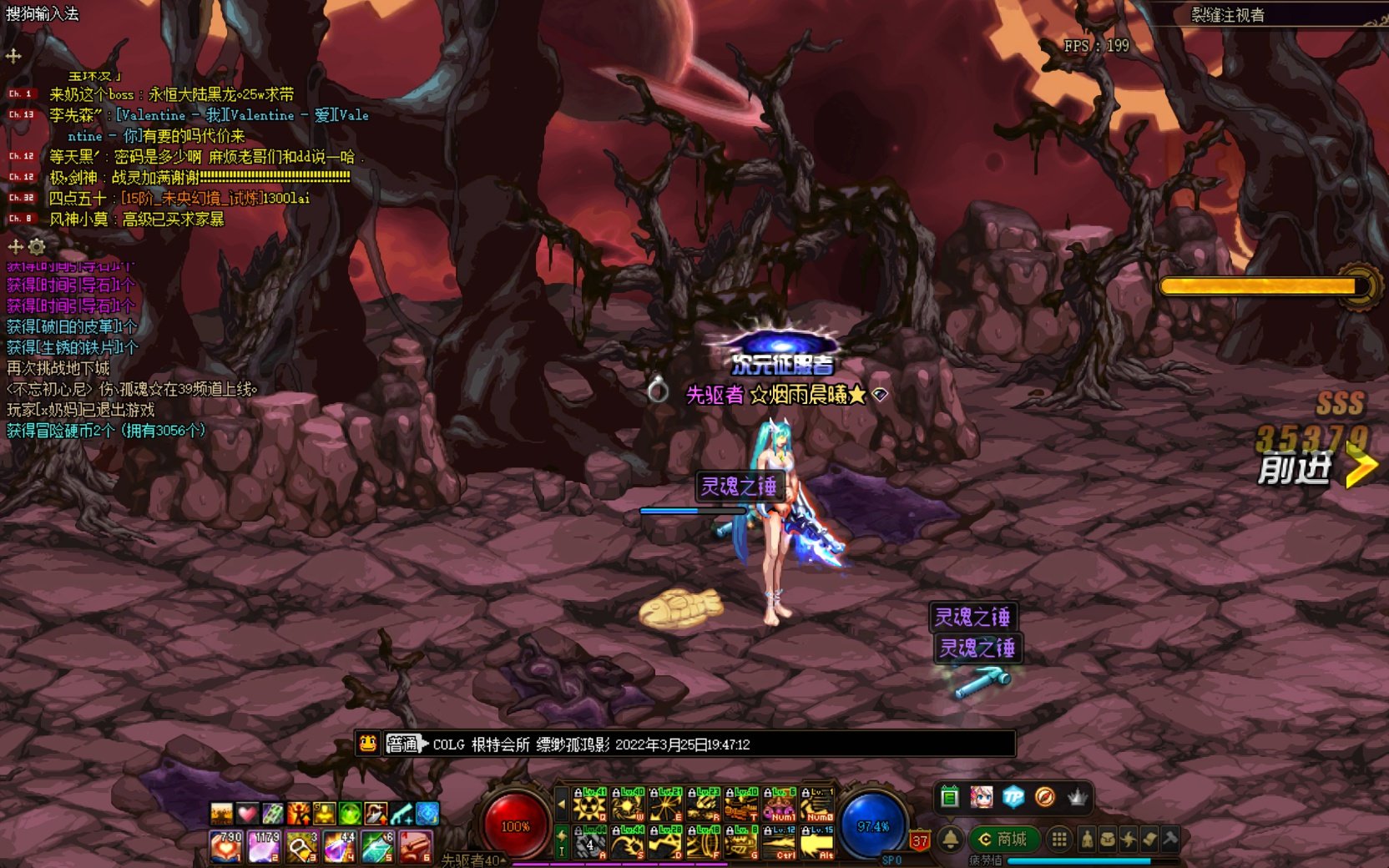The width and height of the screenshot is (1389, 868).
Task: Open the hammer menu button
Action: [x=1170, y=839]
